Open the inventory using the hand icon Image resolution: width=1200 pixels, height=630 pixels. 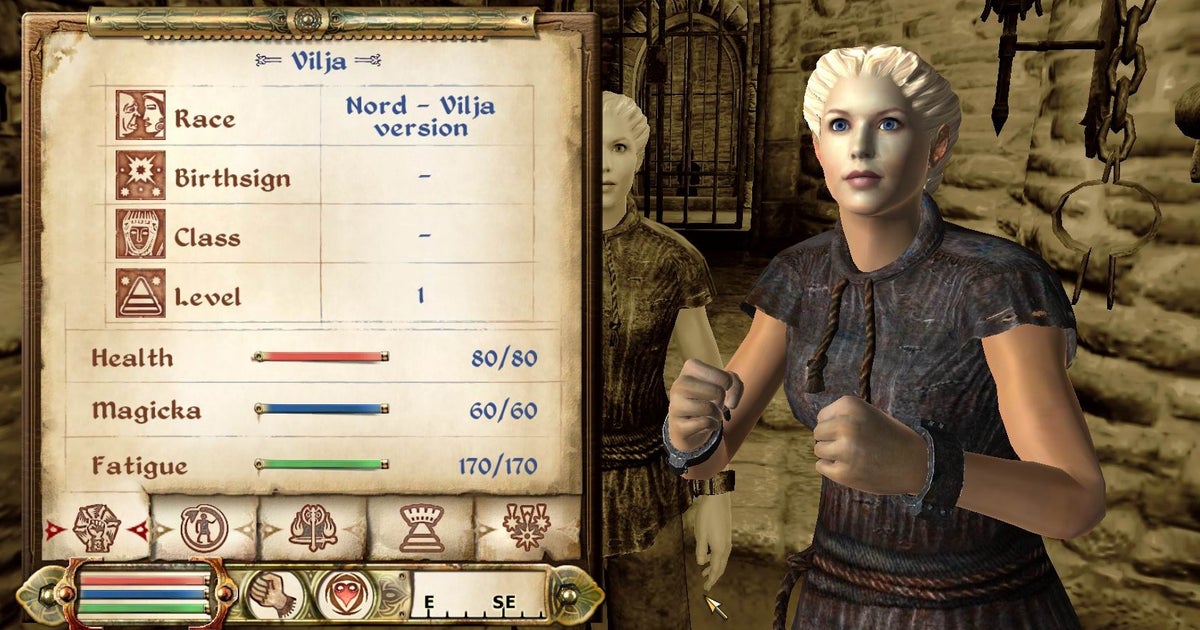pyautogui.click(x=271, y=595)
